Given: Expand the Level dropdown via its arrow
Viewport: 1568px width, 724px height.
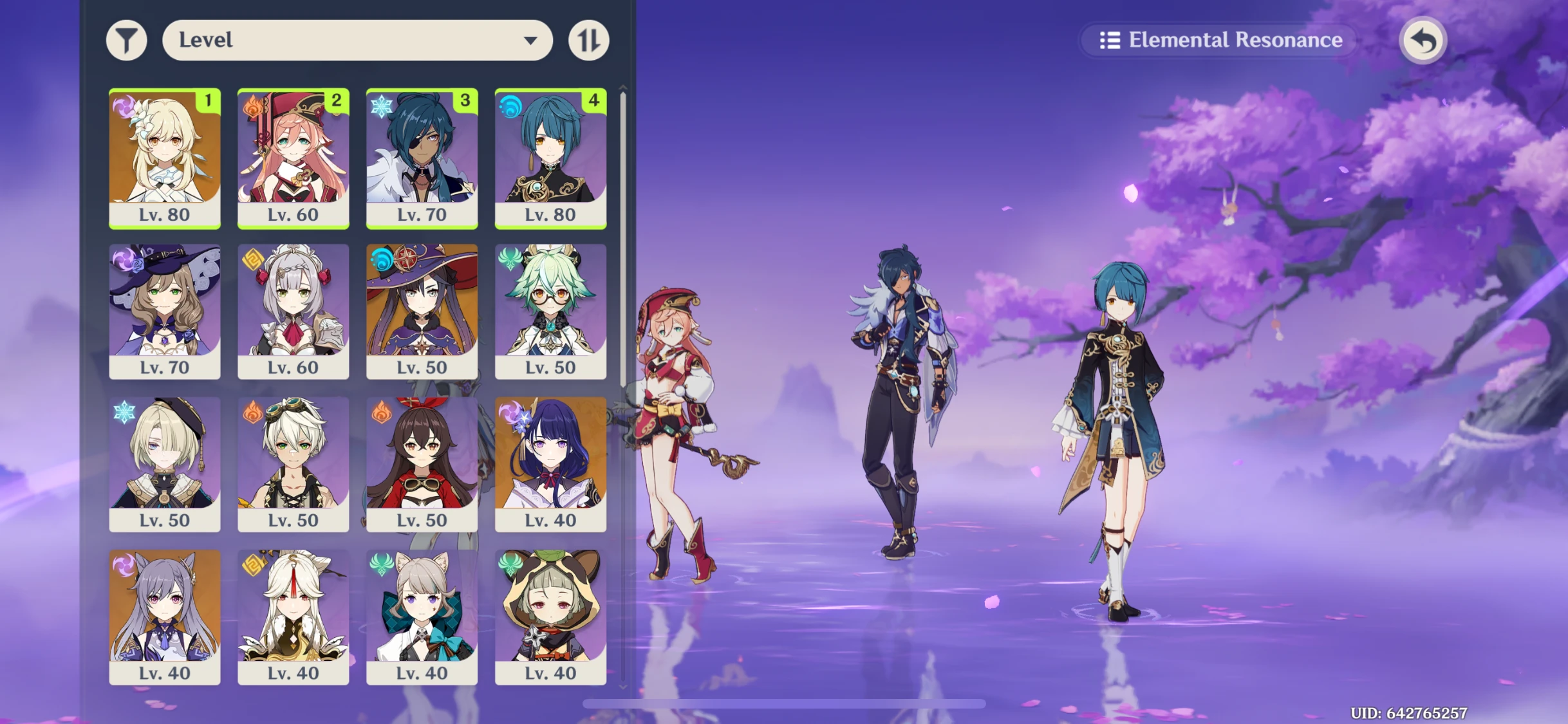Looking at the screenshot, I should 530,40.
